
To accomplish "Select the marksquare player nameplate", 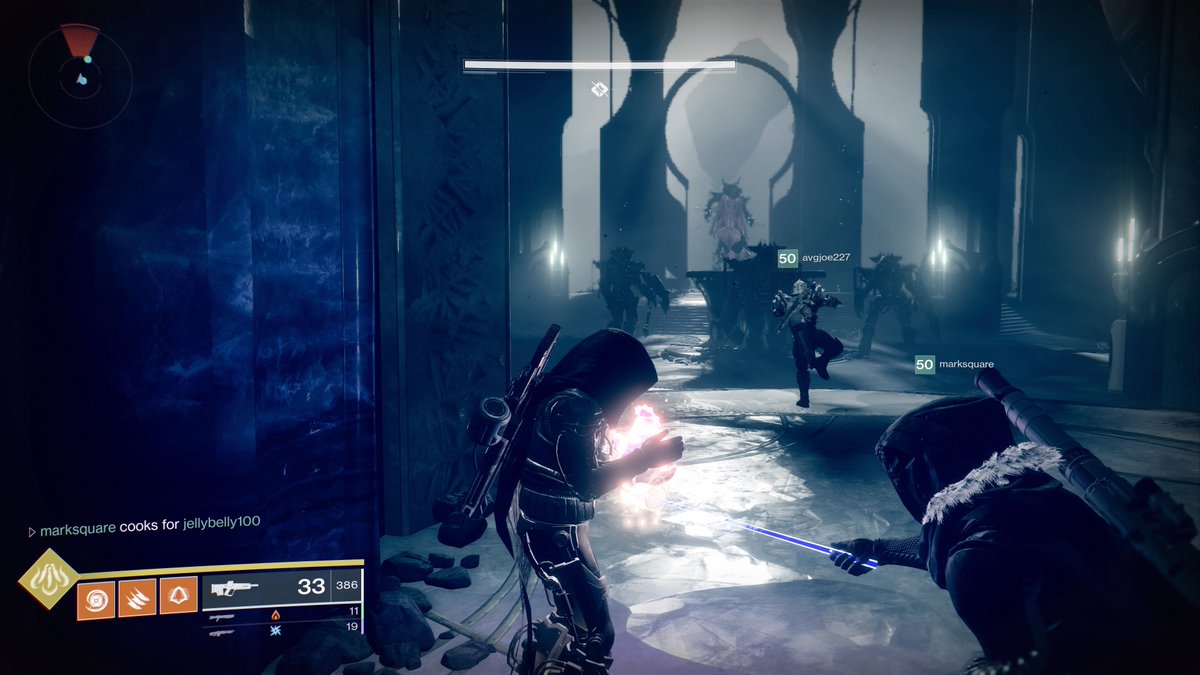I will click(x=955, y=365).
